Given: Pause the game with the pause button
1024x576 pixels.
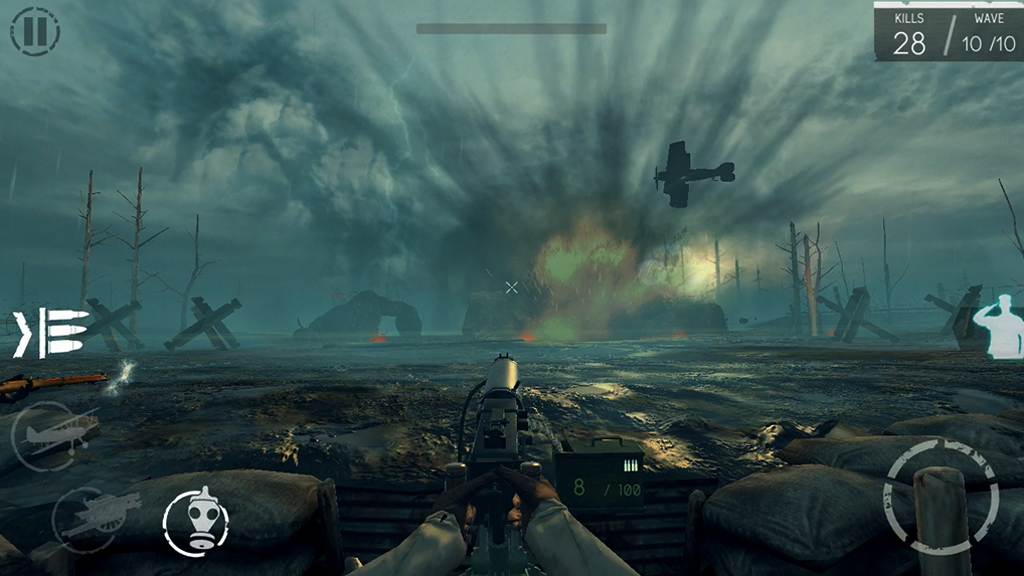Looking at the screenshot, I should click(x=35, y=31).
